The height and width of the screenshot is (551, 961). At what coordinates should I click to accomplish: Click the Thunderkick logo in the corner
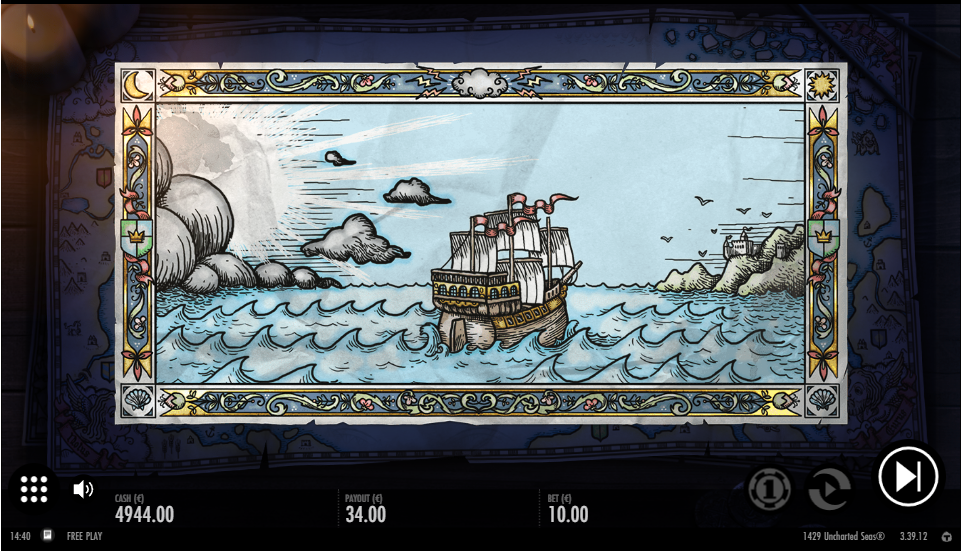point(947,537)
